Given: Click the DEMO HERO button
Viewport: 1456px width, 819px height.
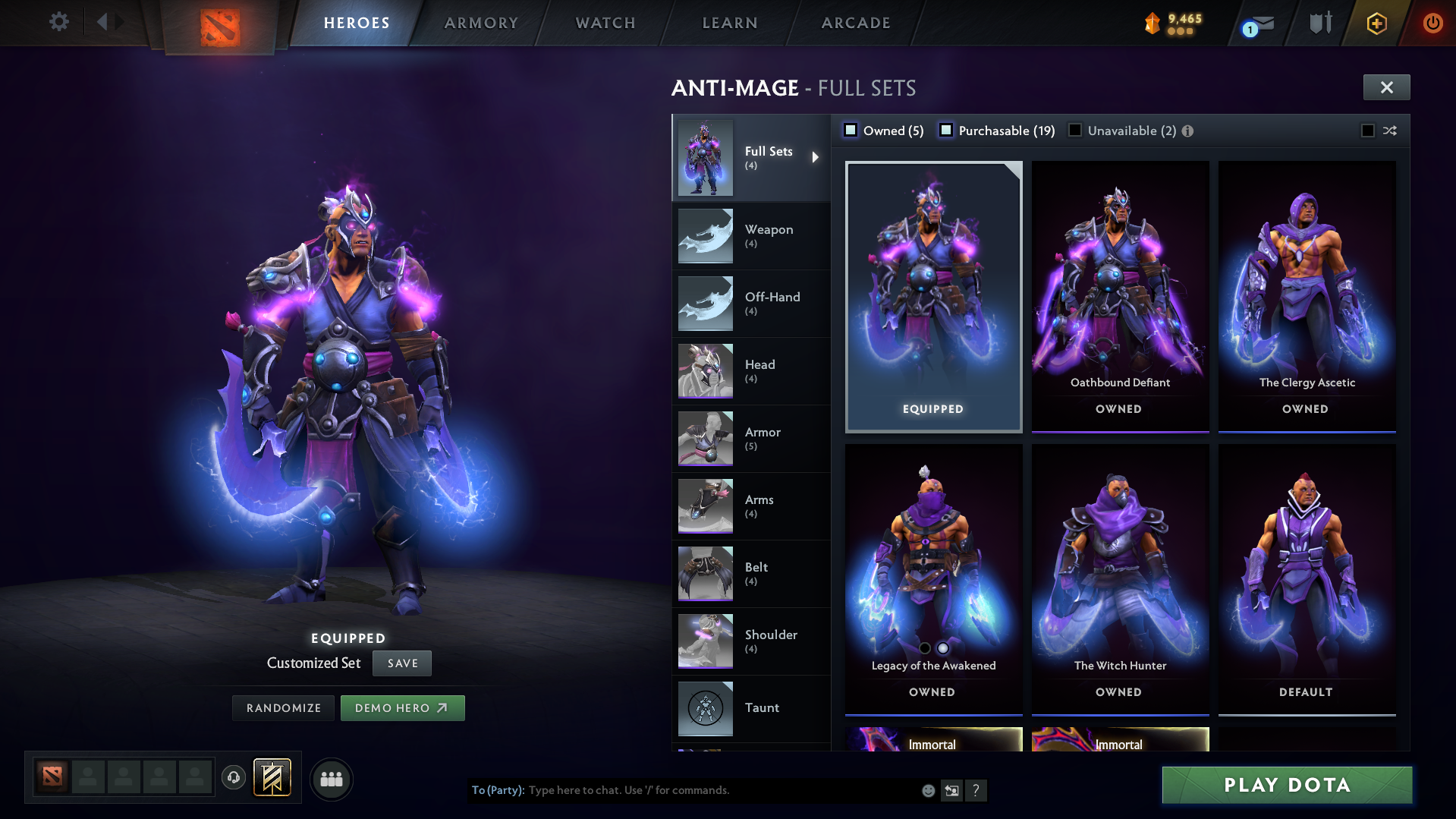Looking at the screenshot, I should pos(402,707).
